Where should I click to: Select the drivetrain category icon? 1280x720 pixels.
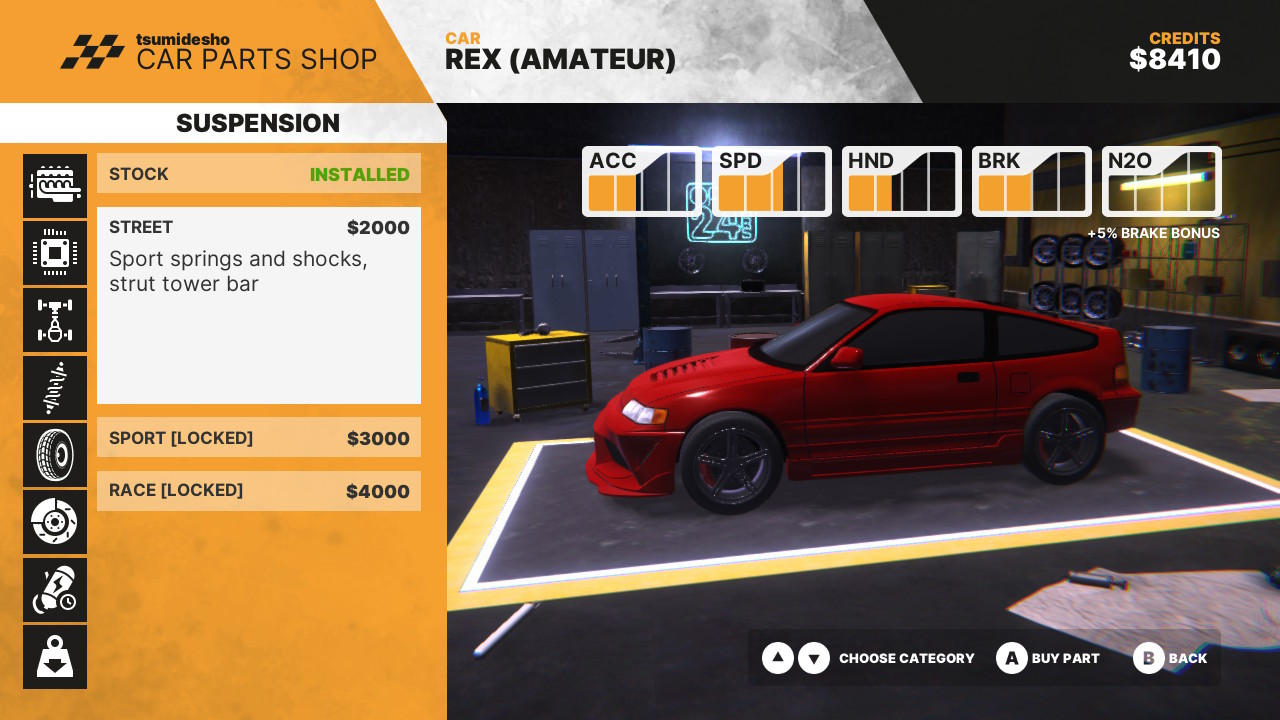(55, 320)
